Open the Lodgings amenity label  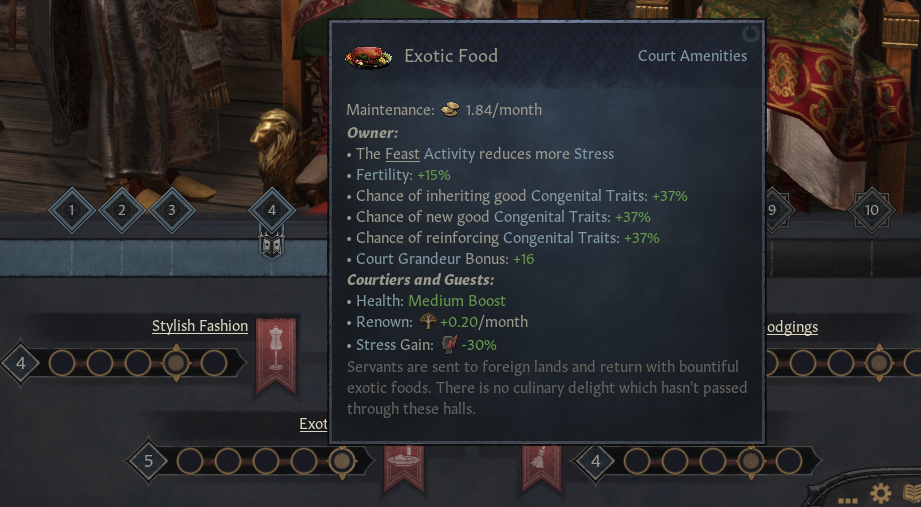791,327
